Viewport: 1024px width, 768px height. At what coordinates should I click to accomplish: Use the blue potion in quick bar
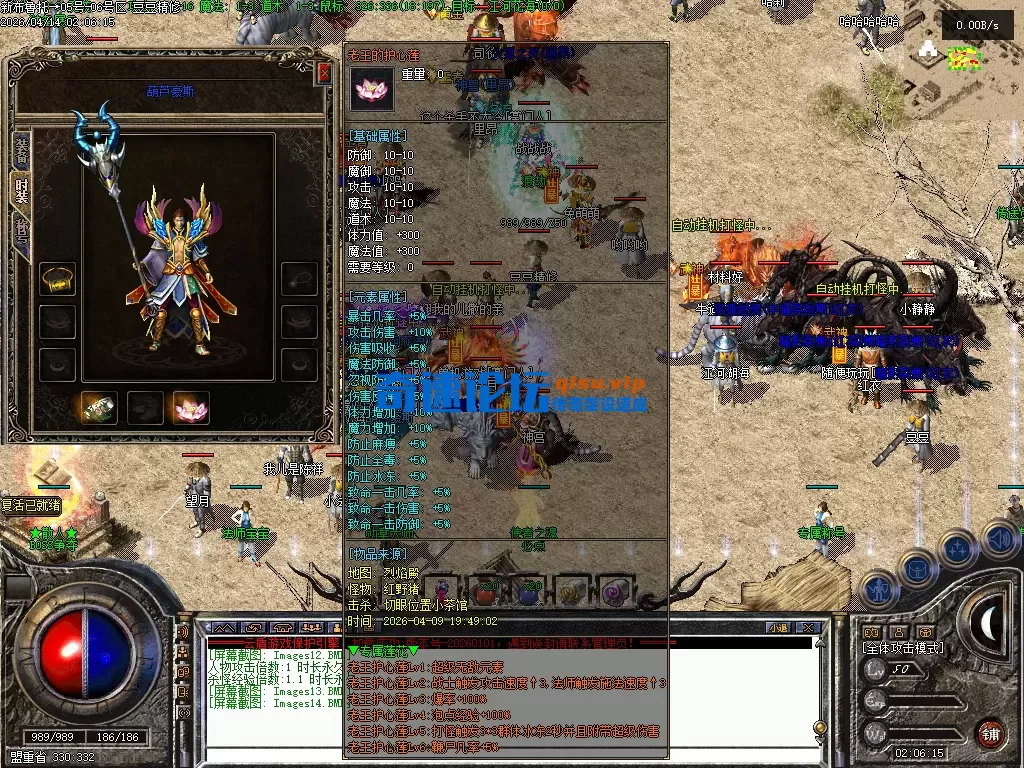(x=529, y=592)
